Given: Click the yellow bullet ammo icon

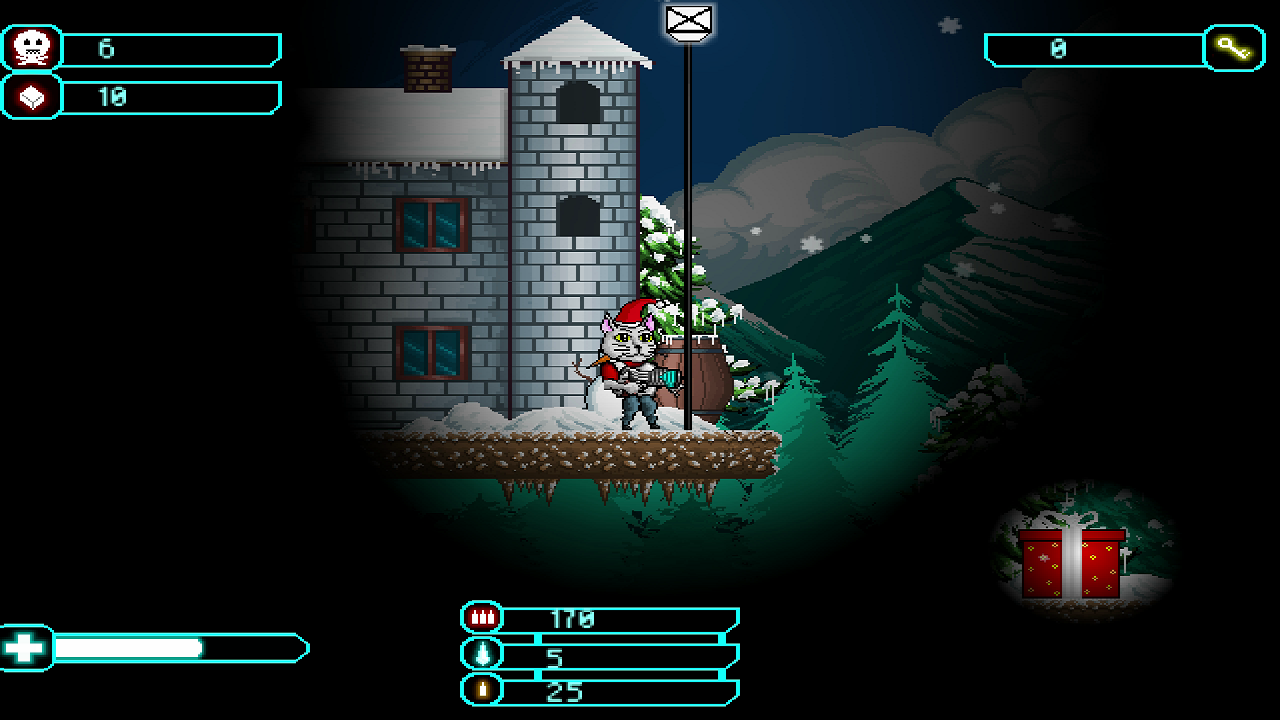Looking at the screenshot, I should (x=482, y=691).
